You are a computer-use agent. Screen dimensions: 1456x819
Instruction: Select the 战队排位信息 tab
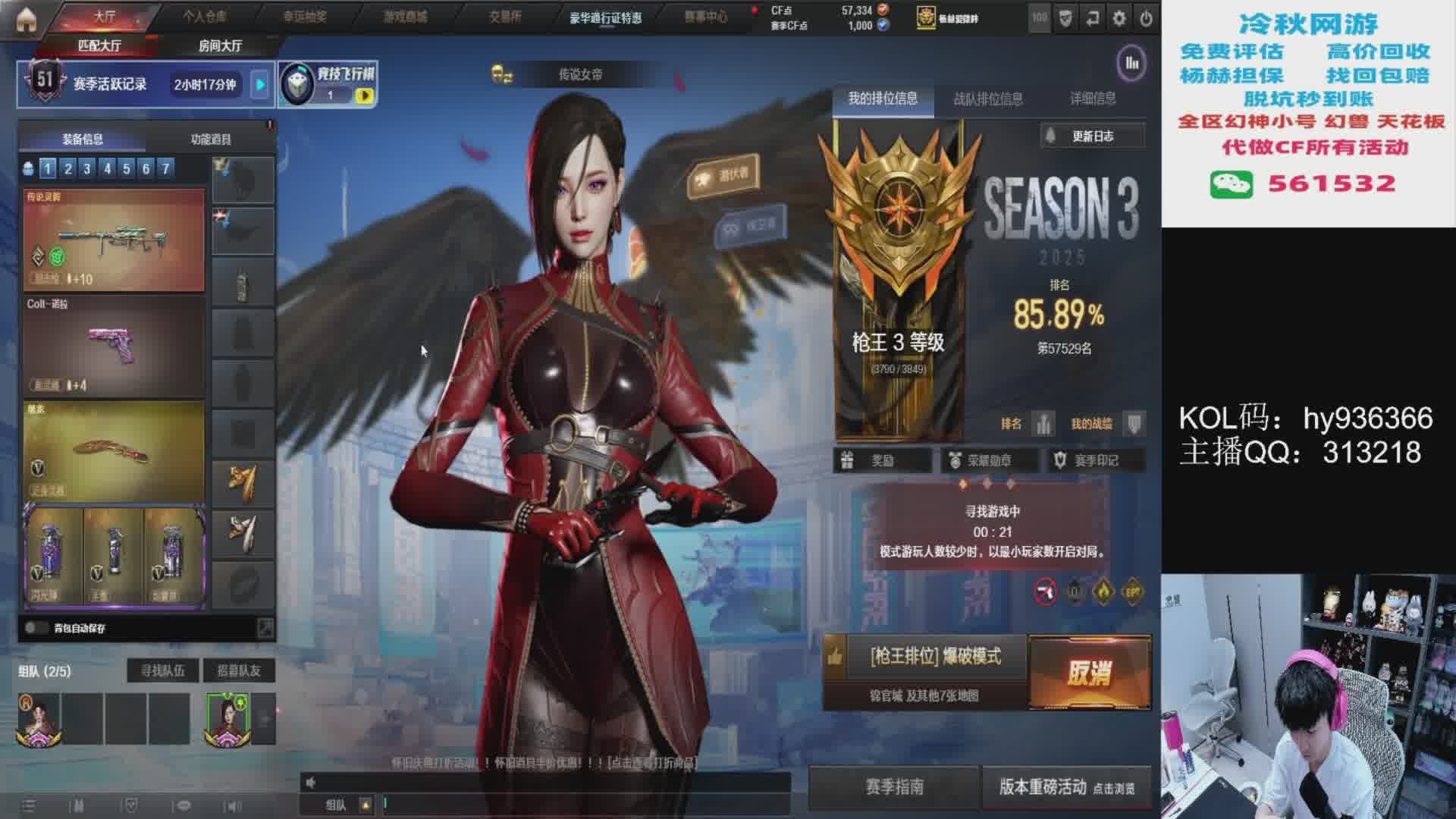[x=987, y=99]
